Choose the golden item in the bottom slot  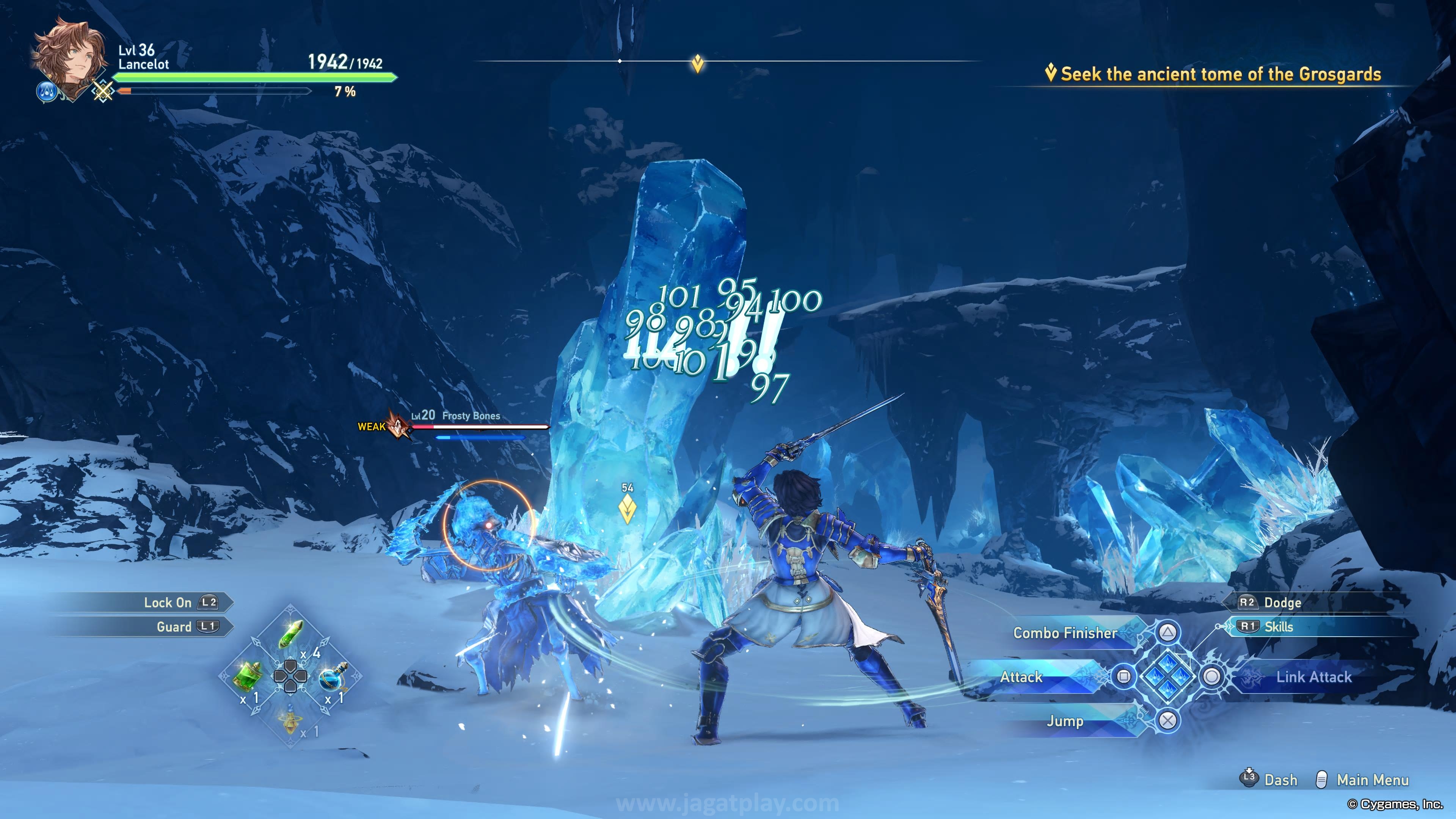(290, 721)
